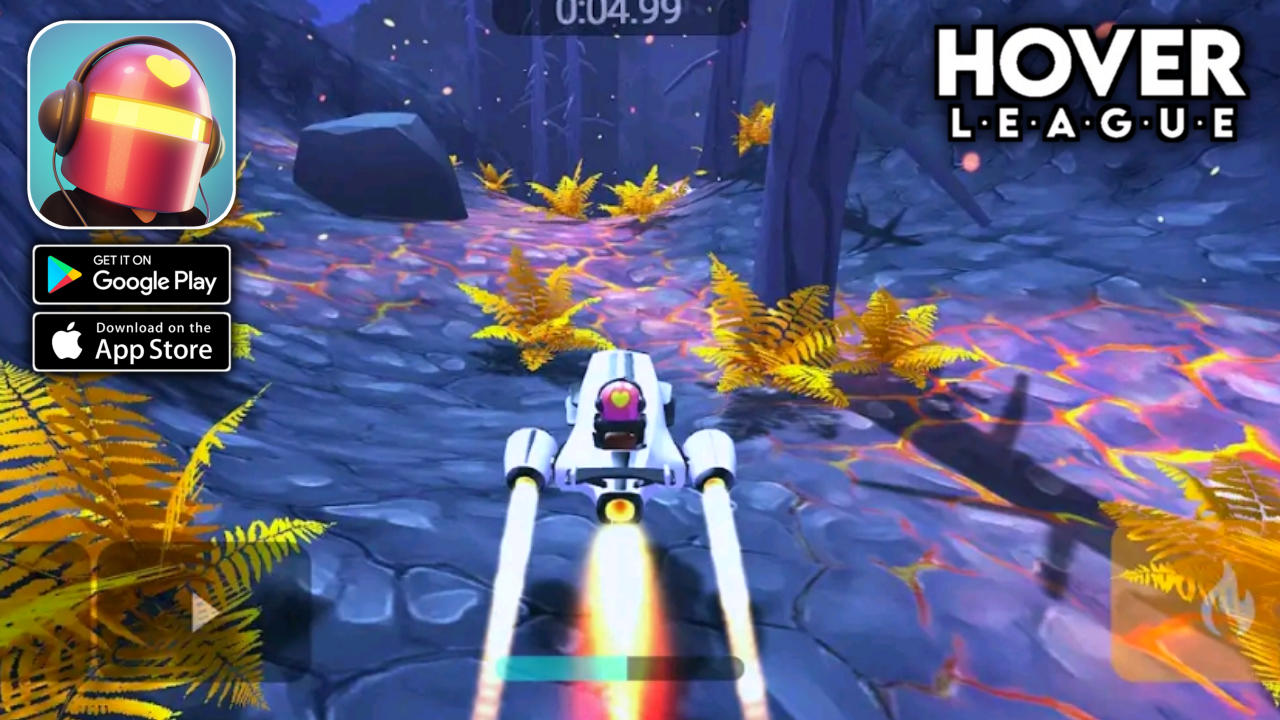Tap the heart emblem on the robot's helmet

point(618,398)
